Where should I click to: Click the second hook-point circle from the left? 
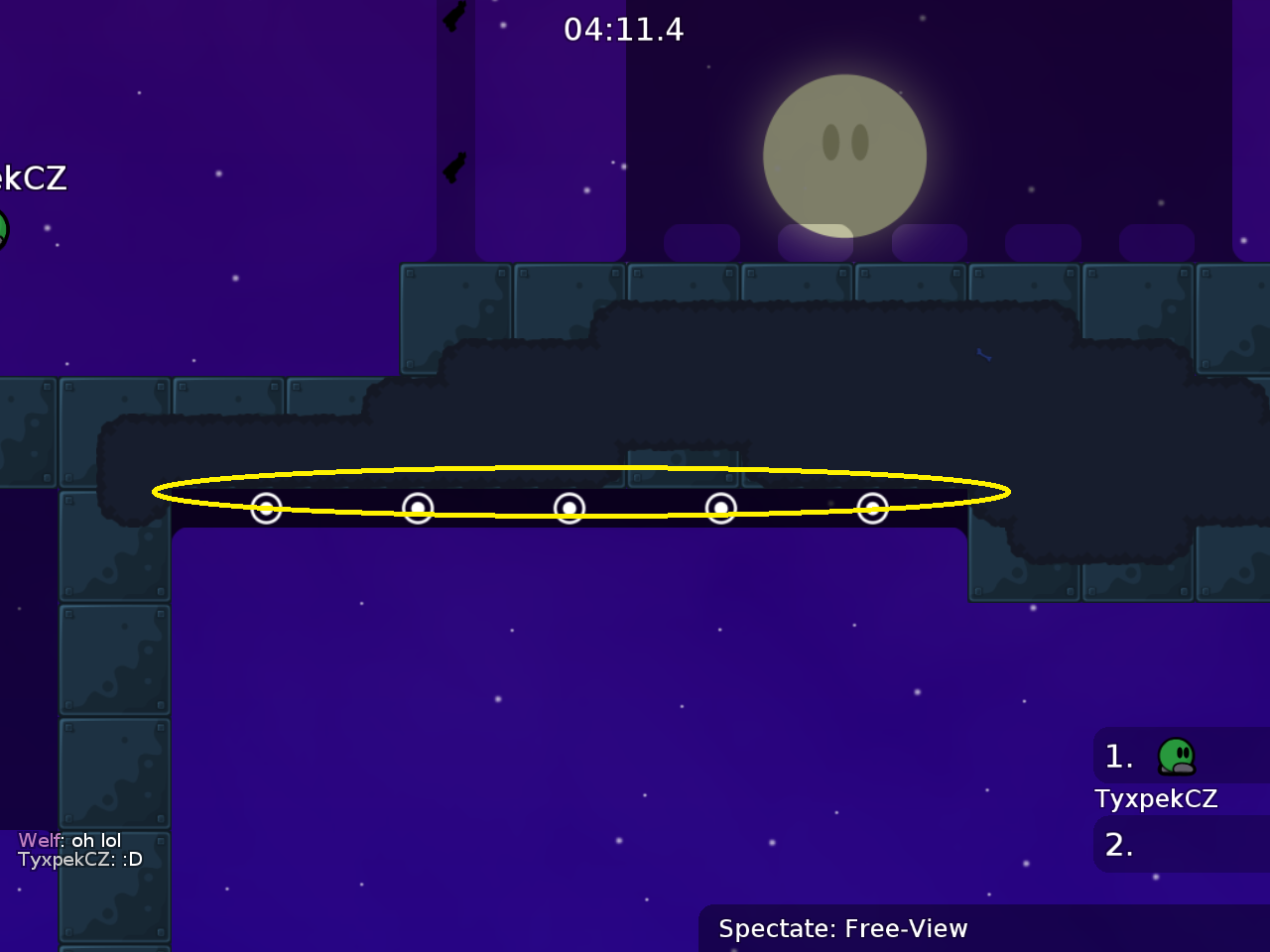(x=418, y=508)
